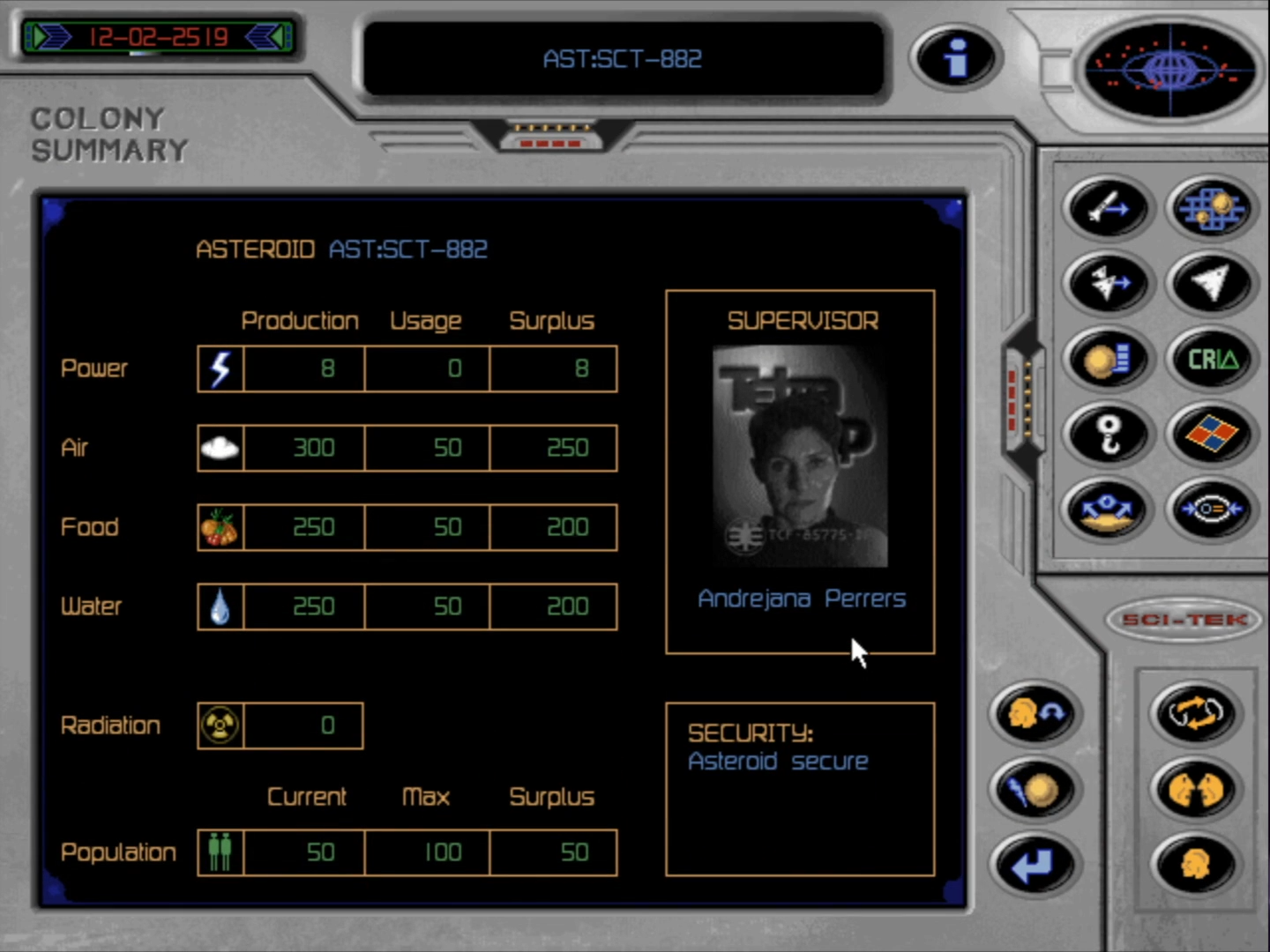Click the swap arrows cycle icon
1270x952 pixels.
coord(1195,712)
